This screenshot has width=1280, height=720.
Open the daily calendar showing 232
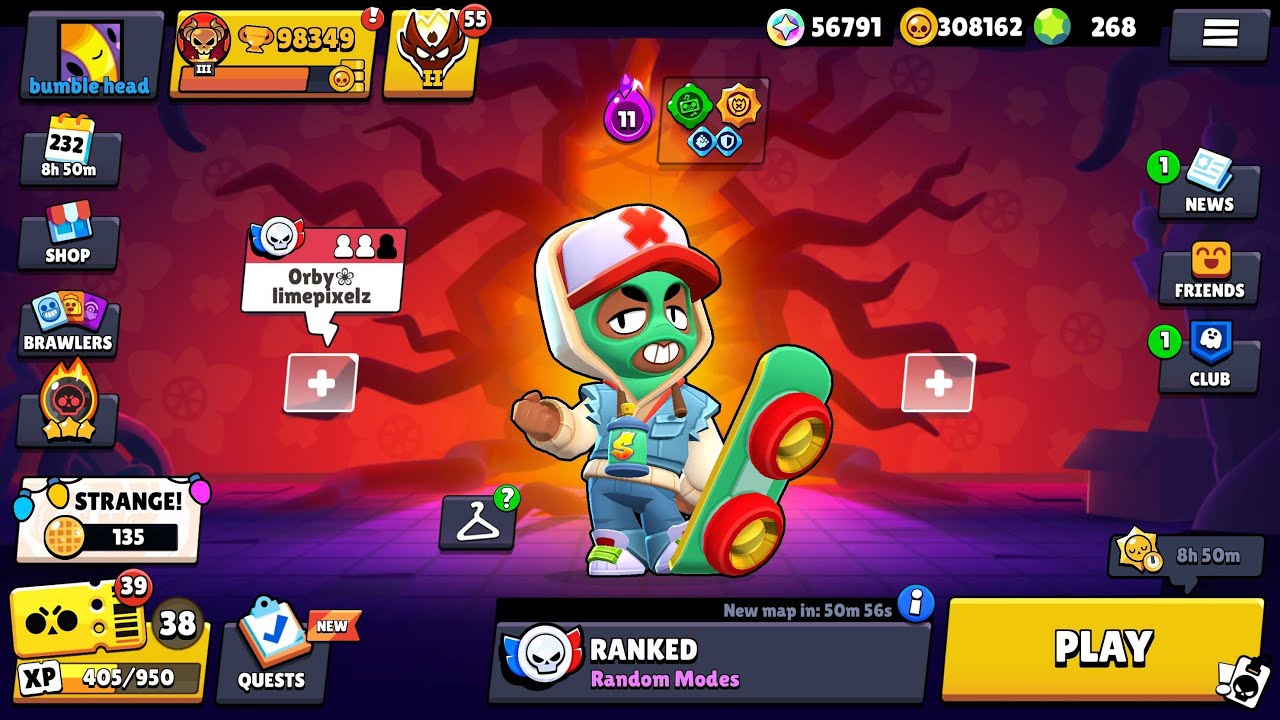click(68, 153)
